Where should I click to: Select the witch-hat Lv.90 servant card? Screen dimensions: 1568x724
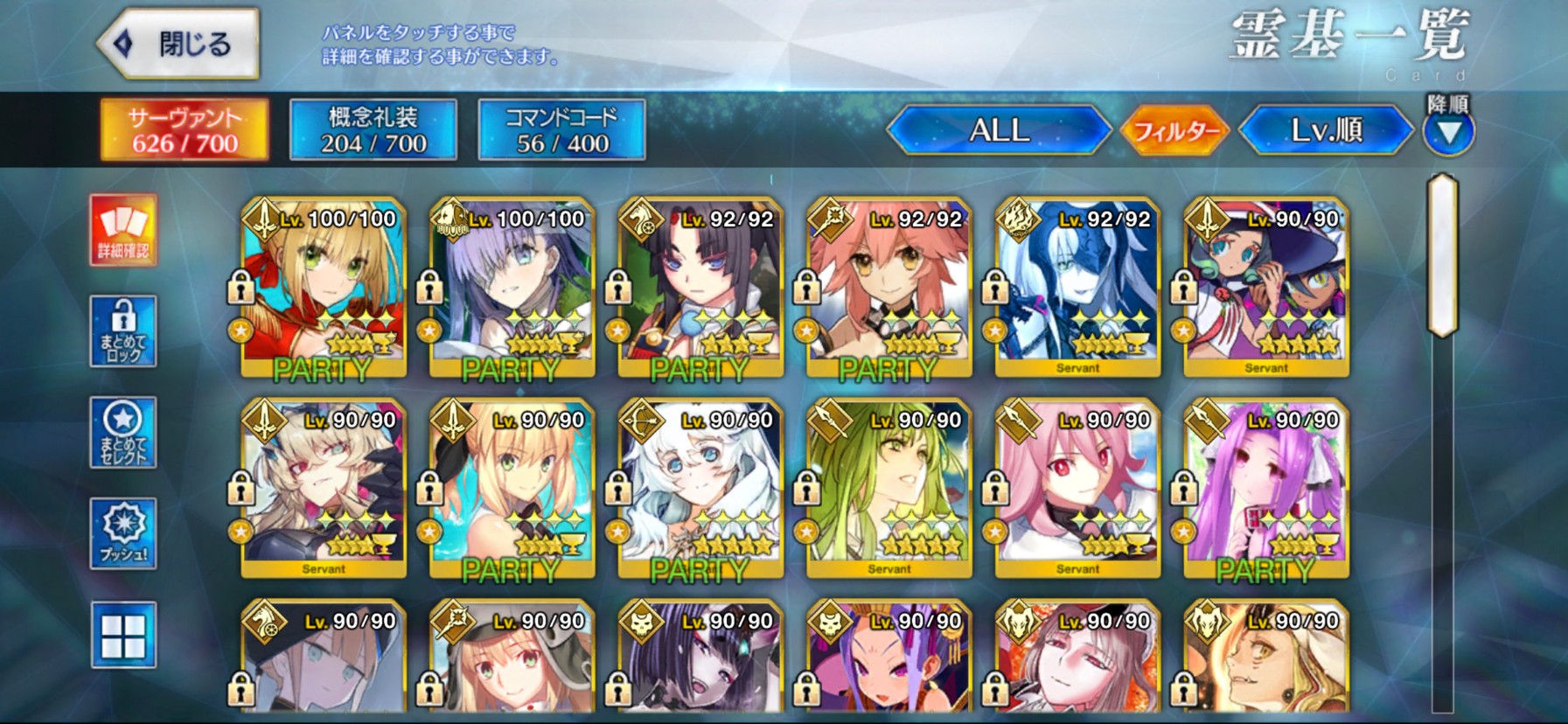1265,289
